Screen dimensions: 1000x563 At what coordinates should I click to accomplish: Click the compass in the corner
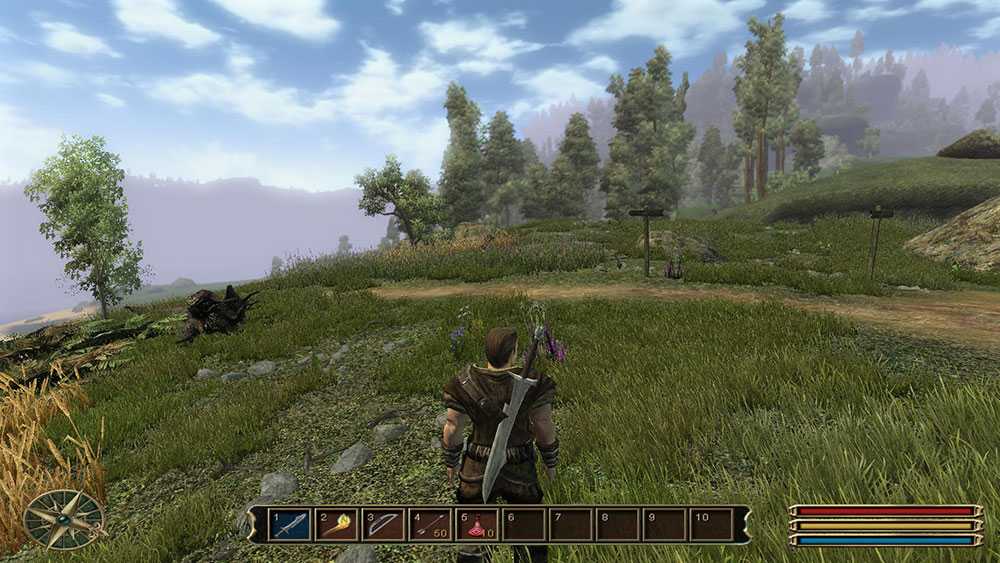click(x=64, y=519)
